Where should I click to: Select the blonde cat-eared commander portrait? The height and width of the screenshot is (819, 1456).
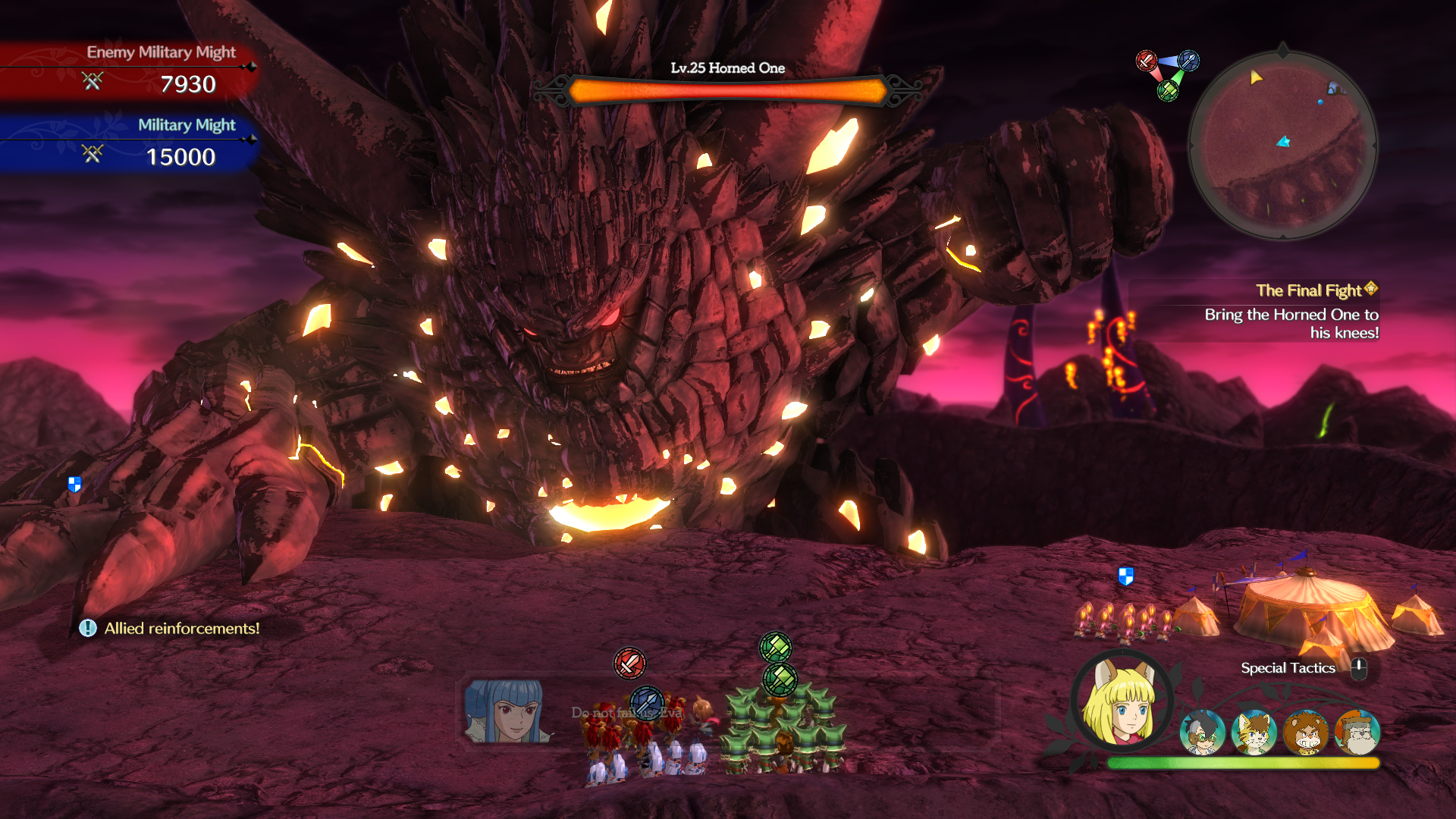point(1254,733)
